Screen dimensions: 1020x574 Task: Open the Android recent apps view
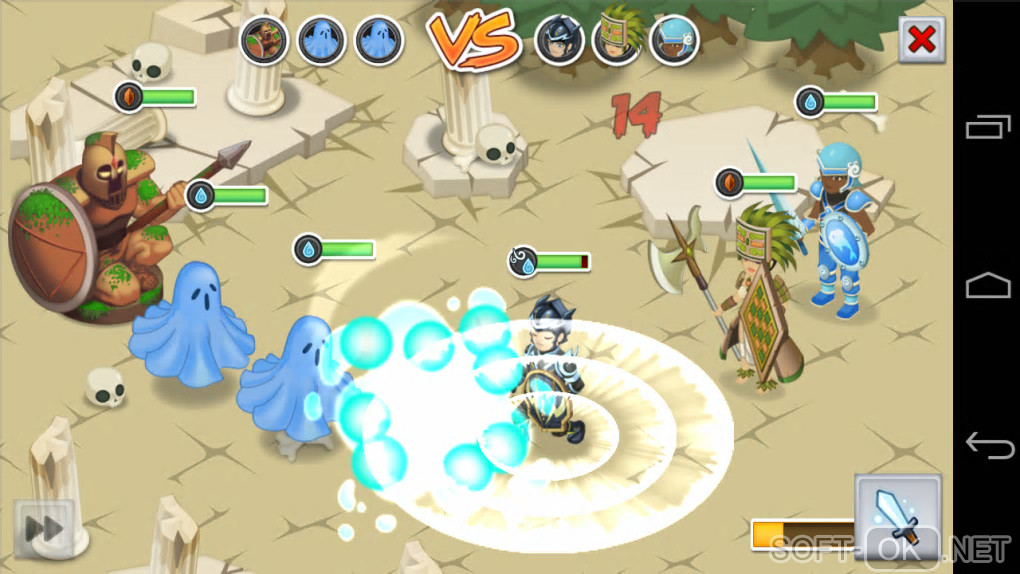[987, 127]
